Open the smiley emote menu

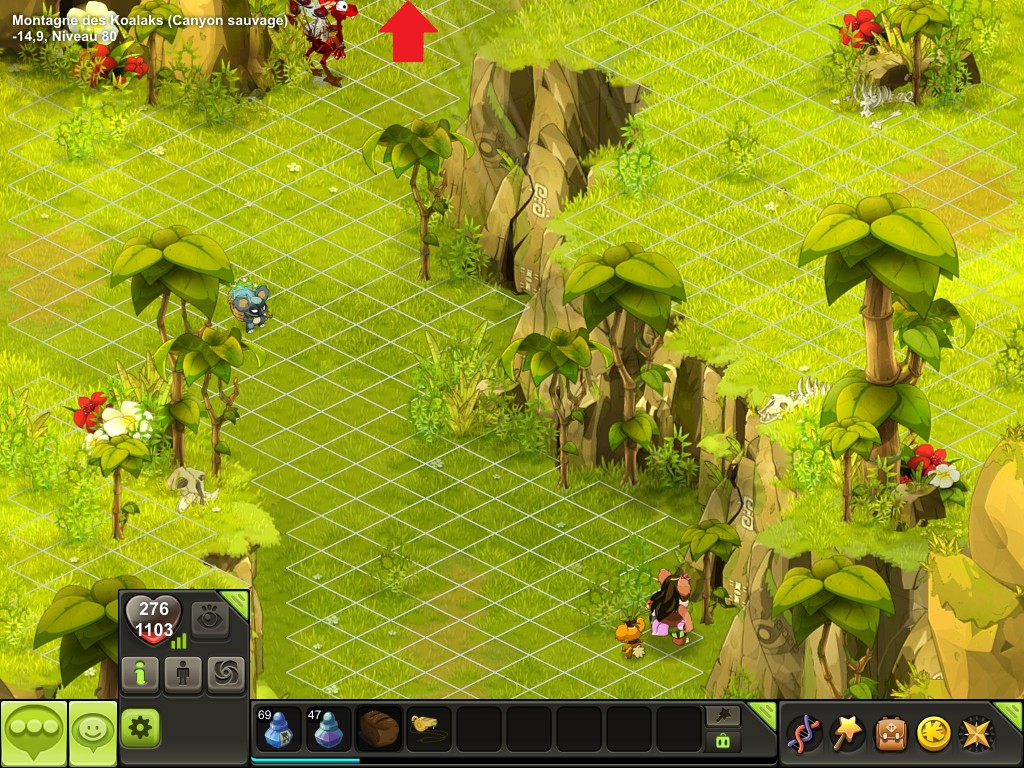tap(93, 733)
